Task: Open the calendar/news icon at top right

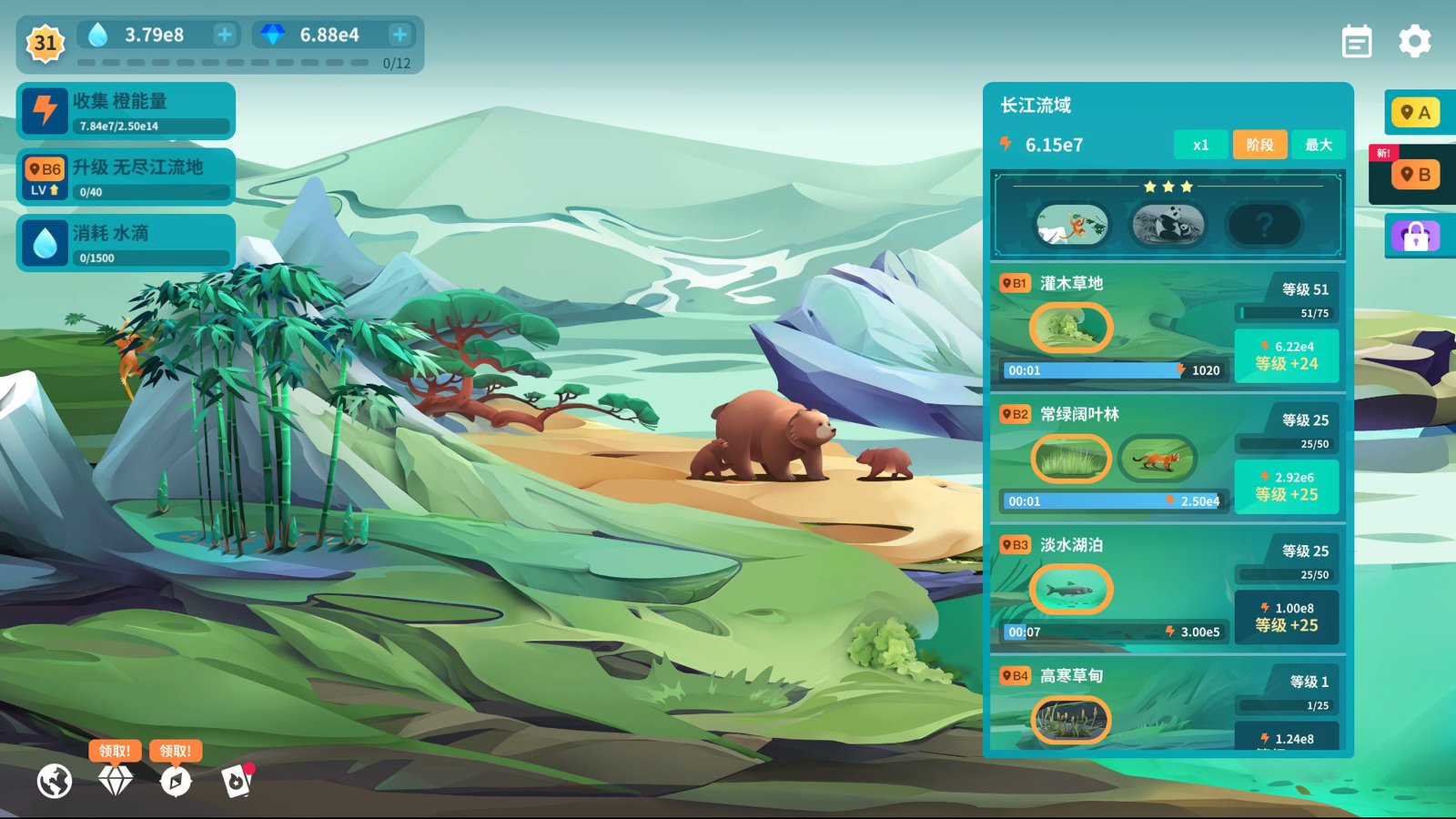Action: coord(1356,42)
